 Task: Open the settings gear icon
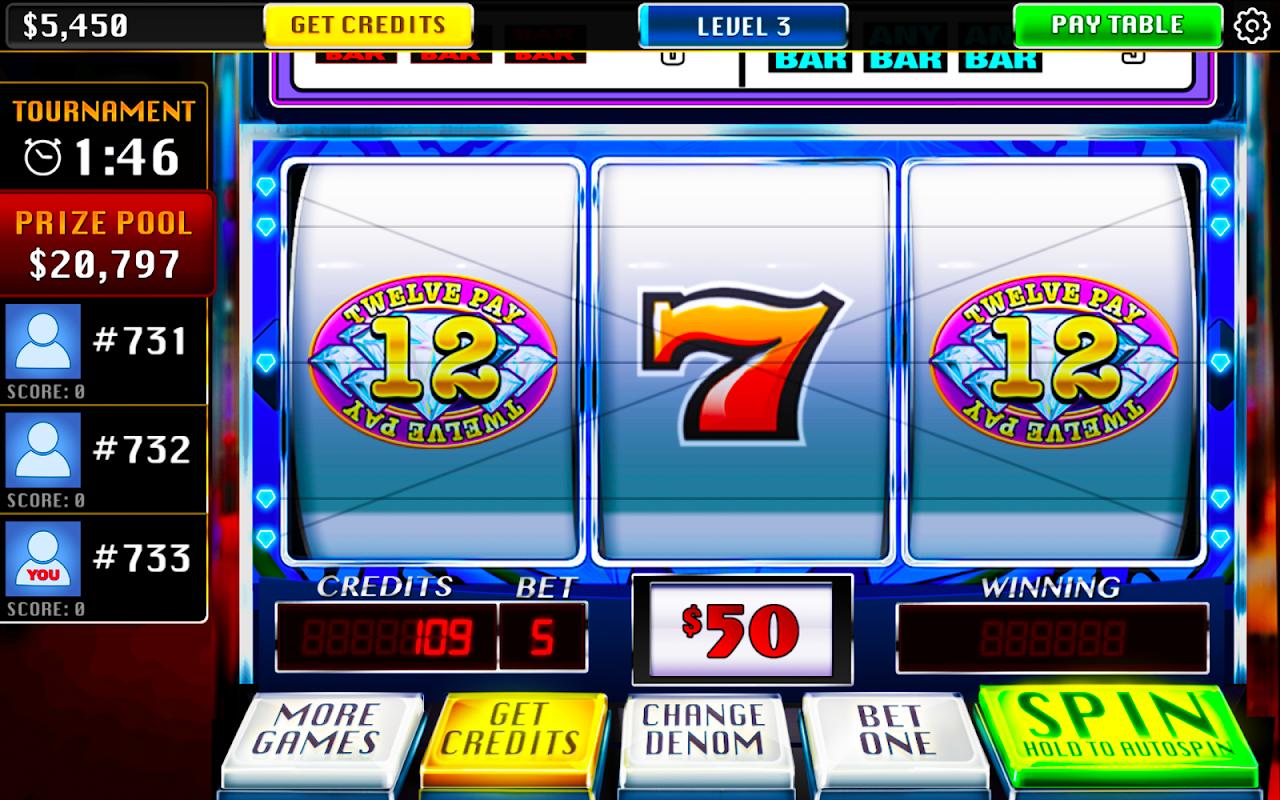click(1253, 26)
